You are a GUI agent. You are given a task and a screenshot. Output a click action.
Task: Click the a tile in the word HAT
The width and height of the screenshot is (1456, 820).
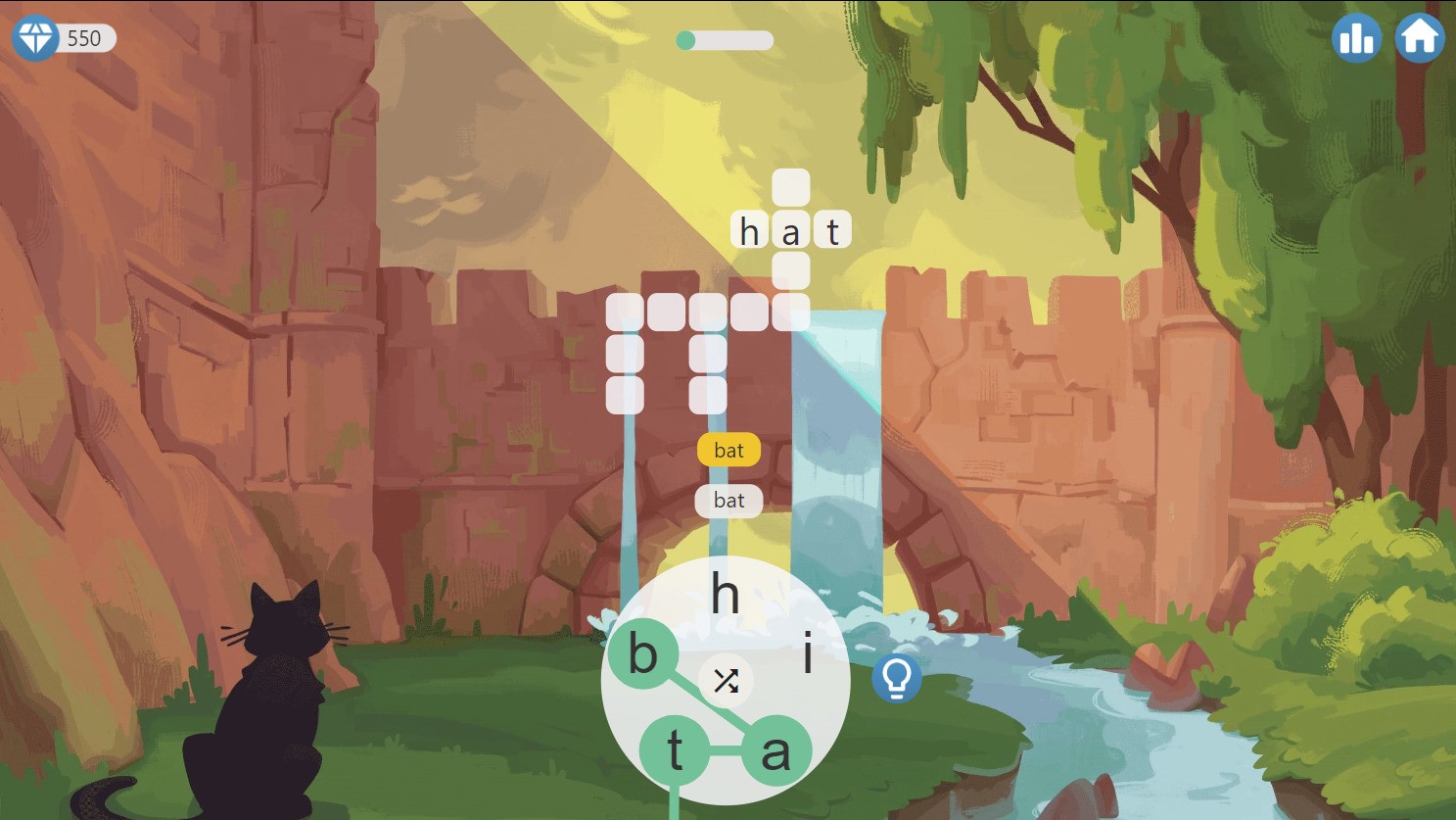tap(790, 231)
